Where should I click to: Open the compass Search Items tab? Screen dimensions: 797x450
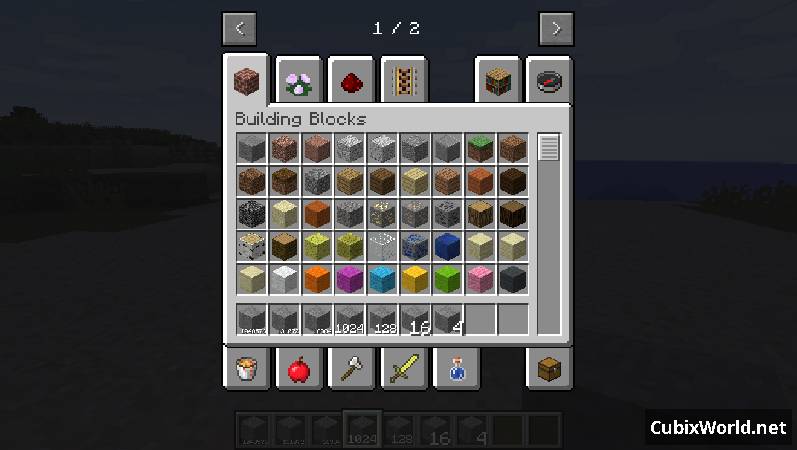(549, 82)
